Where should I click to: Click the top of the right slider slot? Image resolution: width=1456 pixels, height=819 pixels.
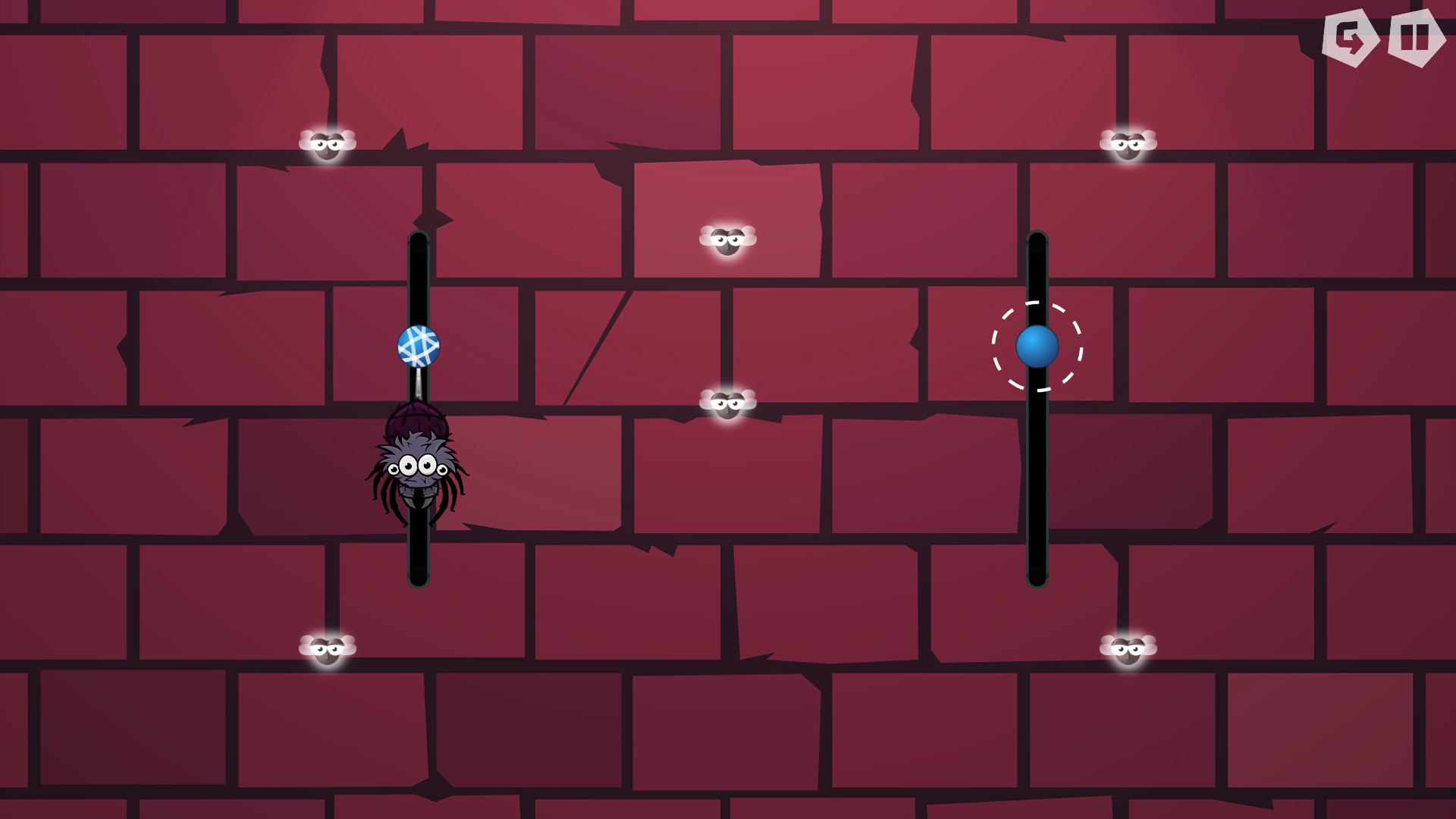click(x=1037, y=243)
